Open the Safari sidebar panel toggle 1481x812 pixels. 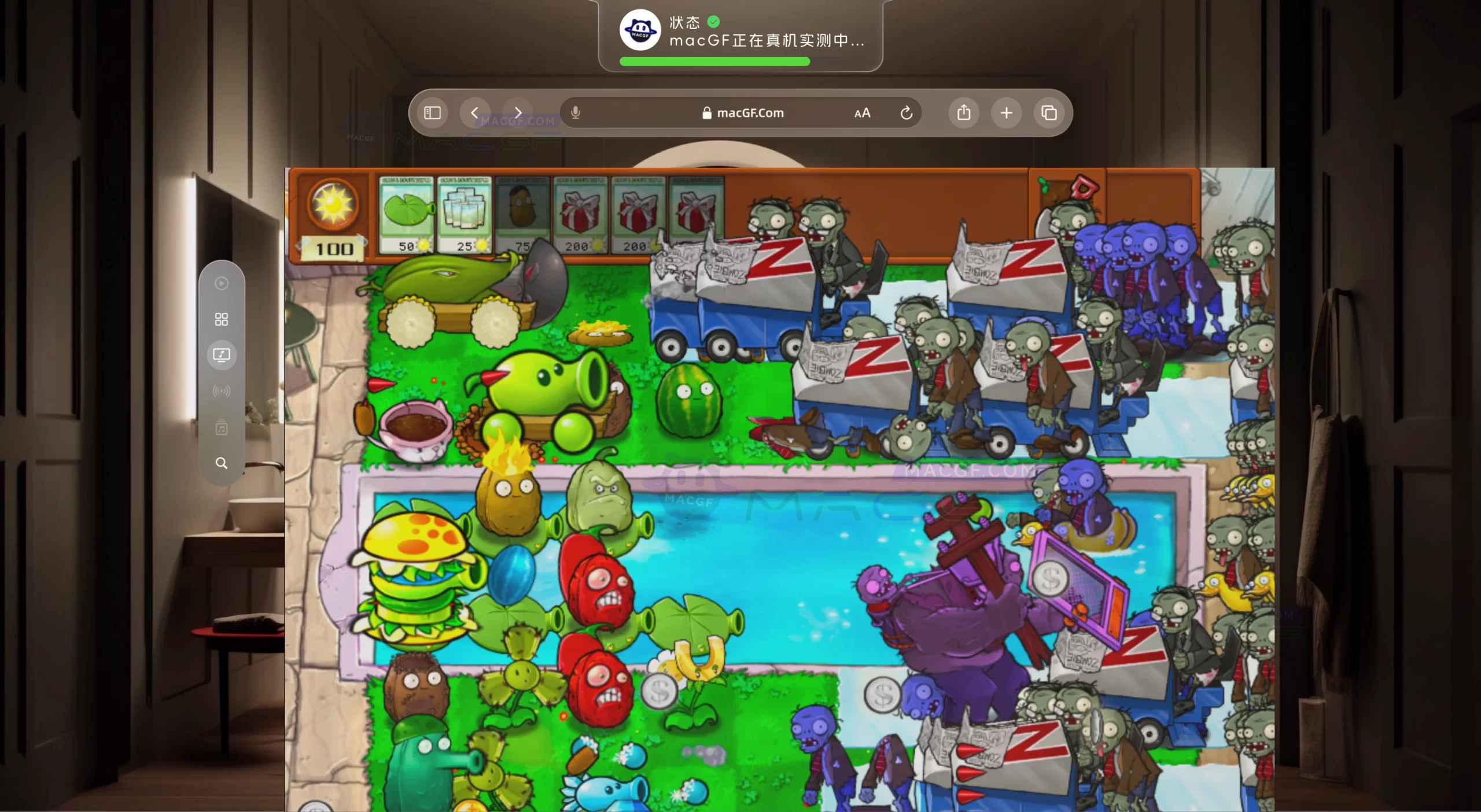coord(432,113)
